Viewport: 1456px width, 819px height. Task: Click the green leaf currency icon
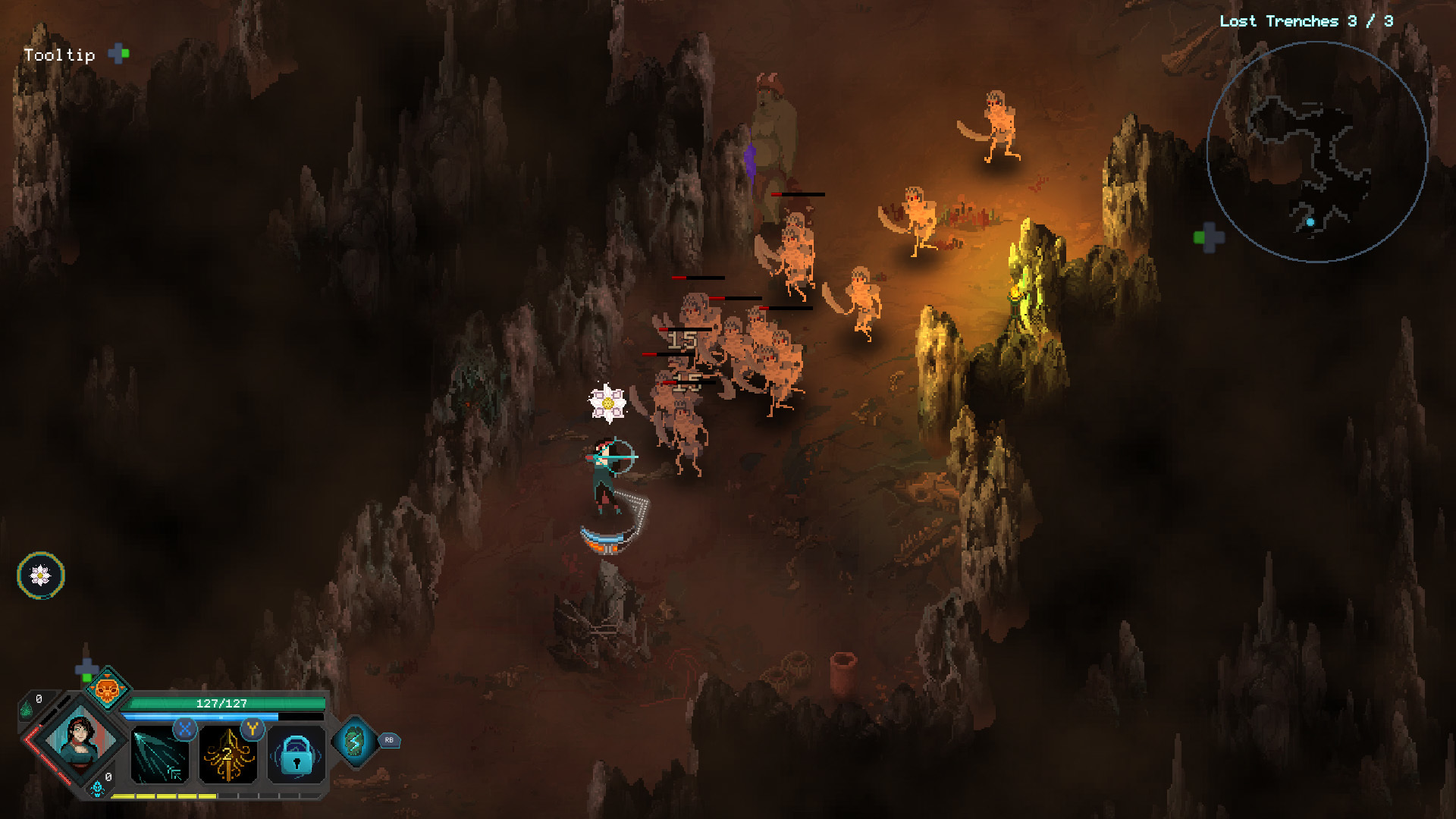(x=27, y=711)
